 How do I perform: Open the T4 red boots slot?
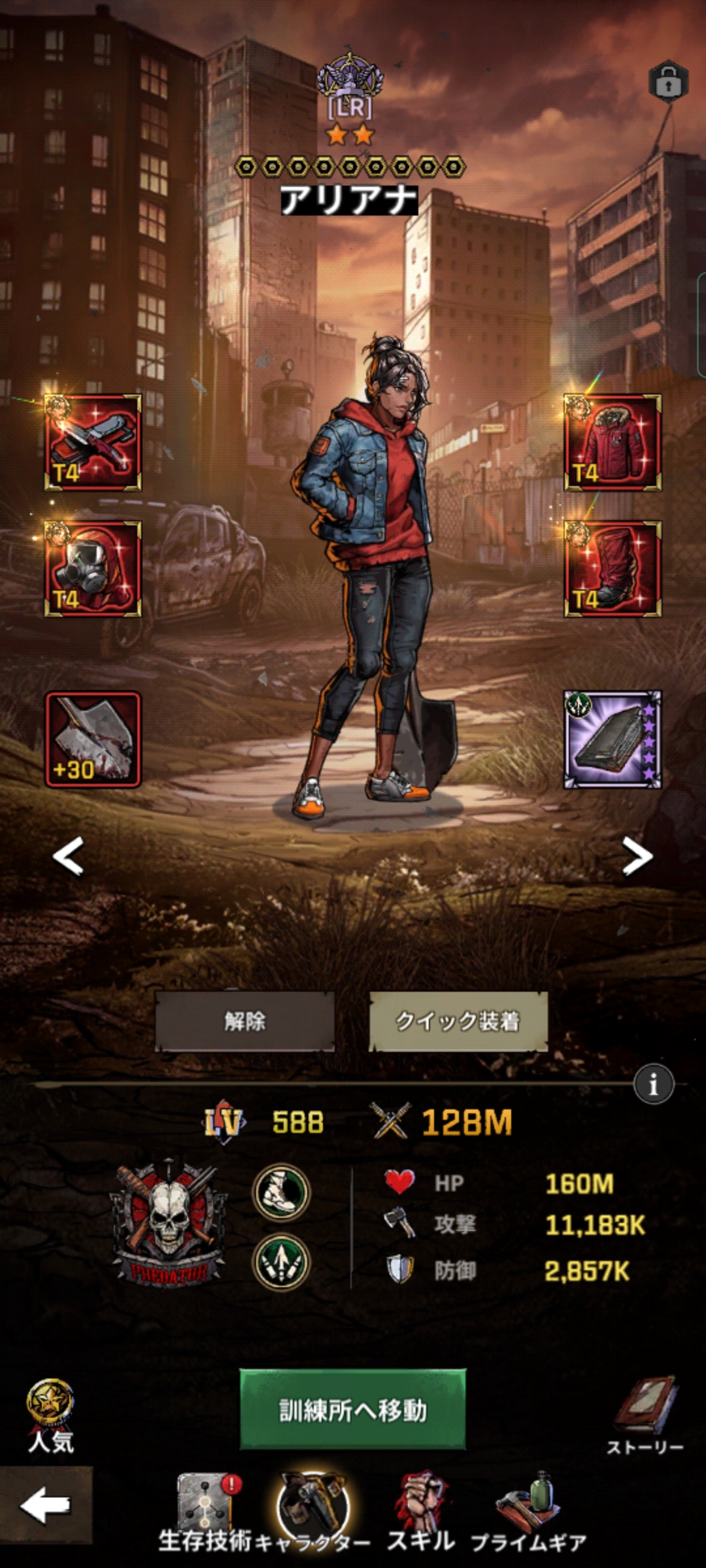tap(613, 569)
